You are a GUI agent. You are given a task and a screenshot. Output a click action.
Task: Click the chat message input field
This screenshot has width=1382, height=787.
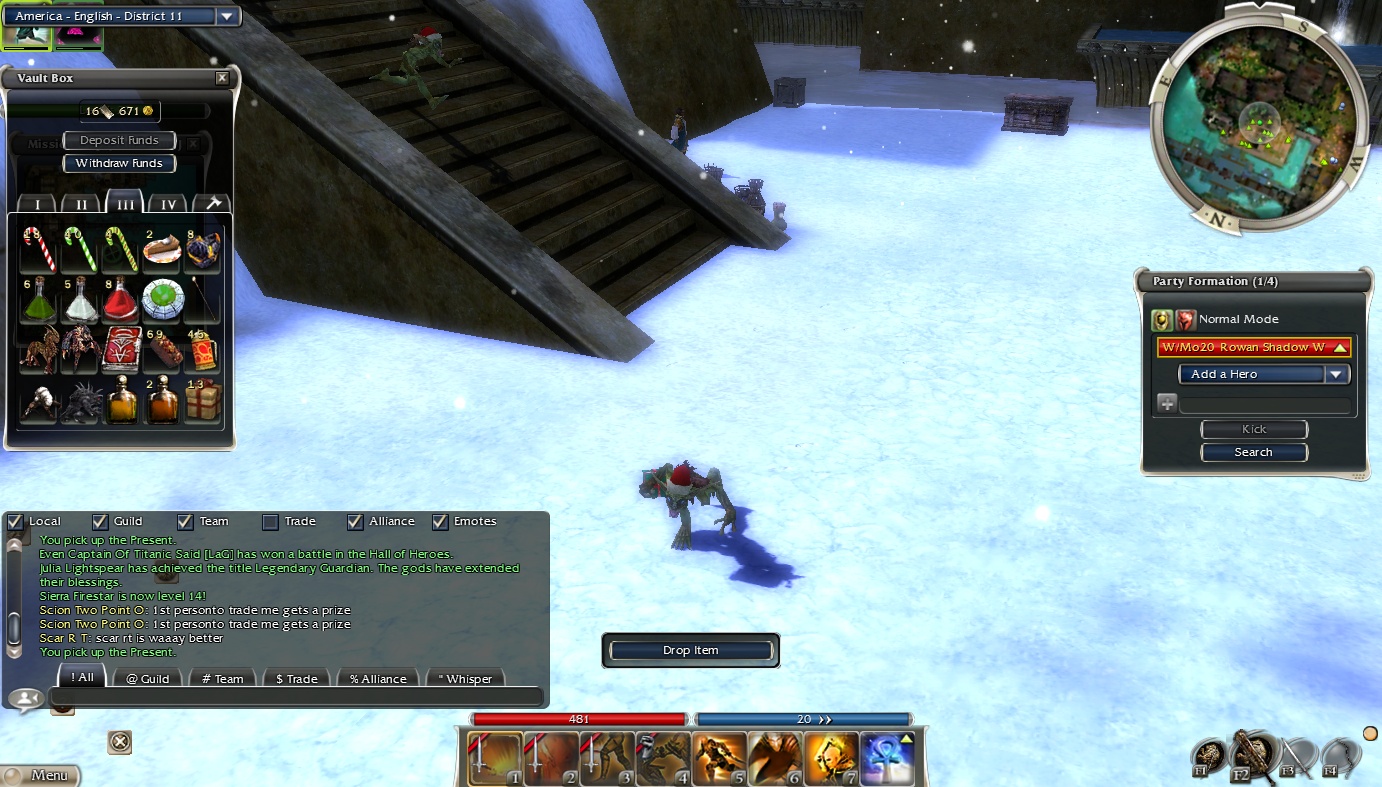pyautogui.click(x=296, y=697)
